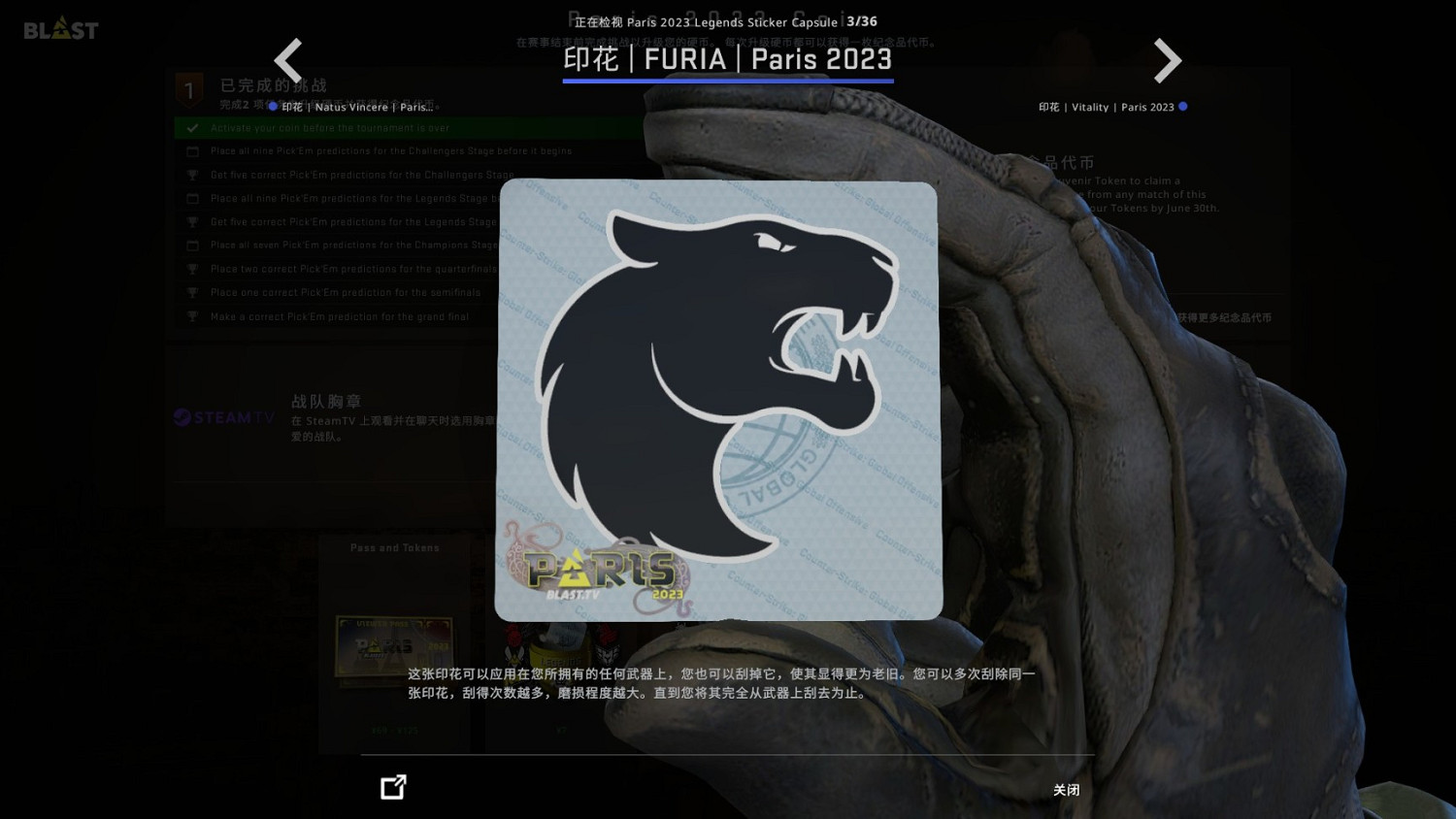The image size is (1456, 819).
Task: Toggle the checkmark on the activated coin challenge
Action: click(191, 127)
